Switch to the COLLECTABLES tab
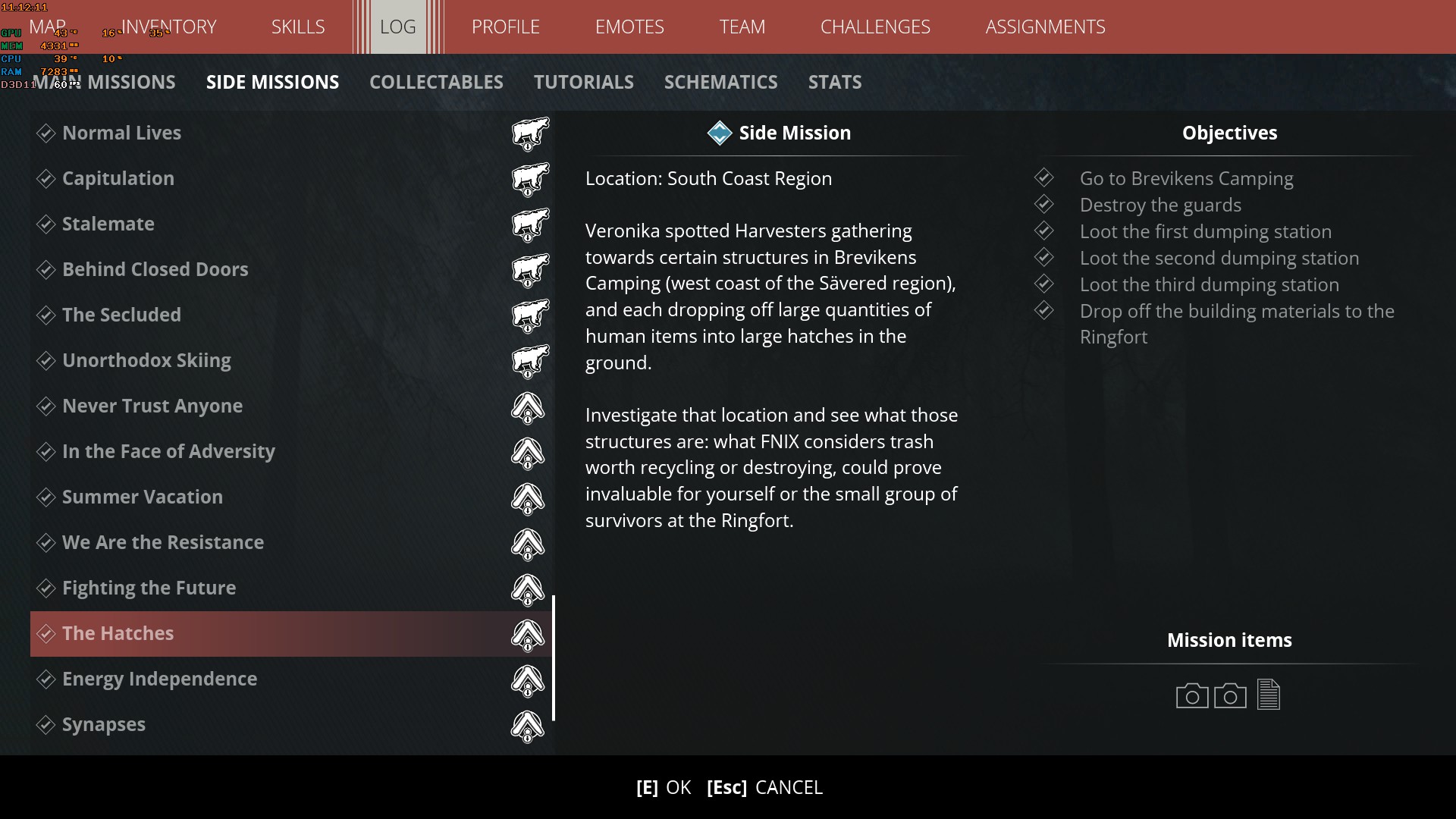 tap(436, 82)
